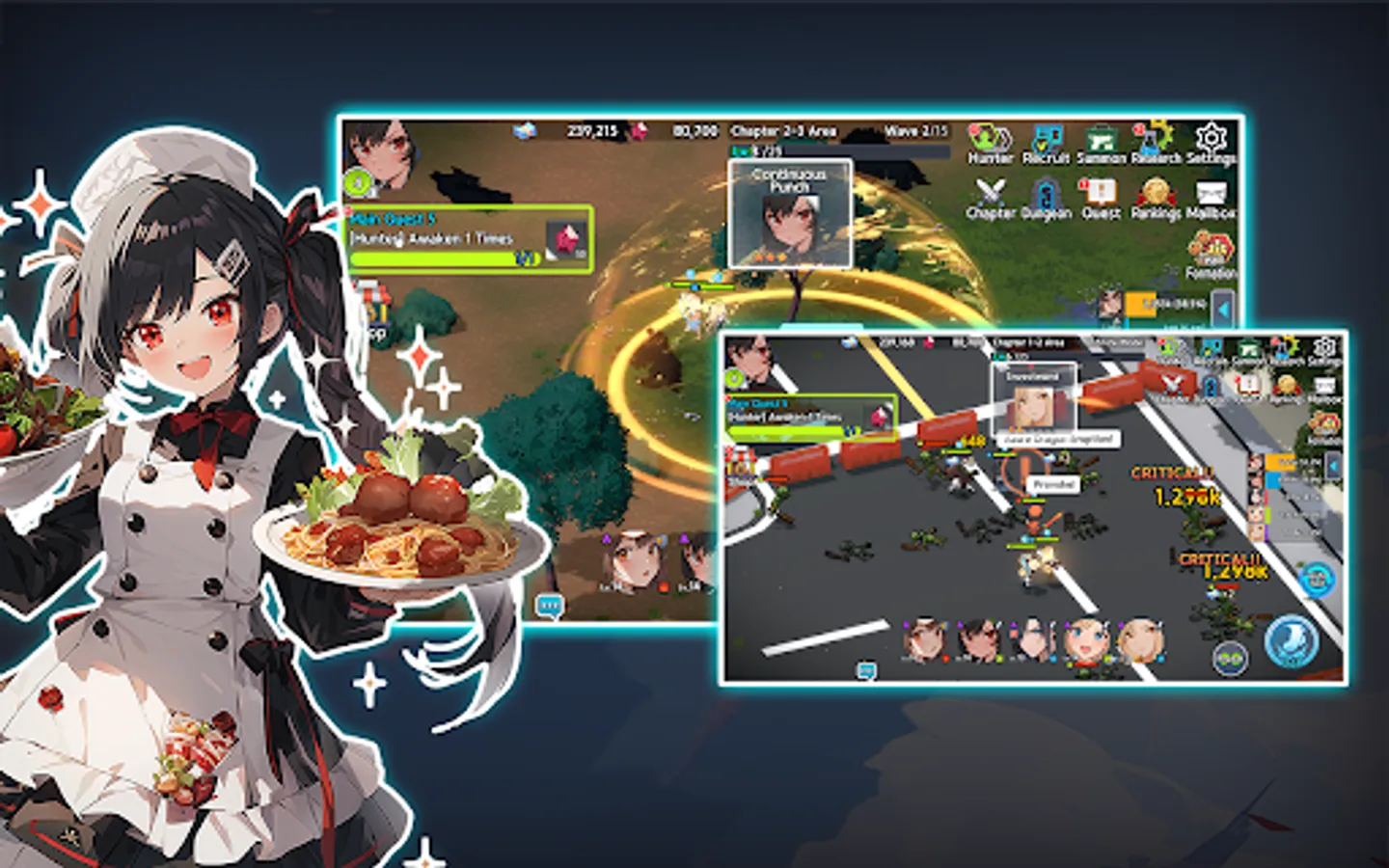Open the Mailbox envelope icon

pyautogui.click(x=1210, y=191)
